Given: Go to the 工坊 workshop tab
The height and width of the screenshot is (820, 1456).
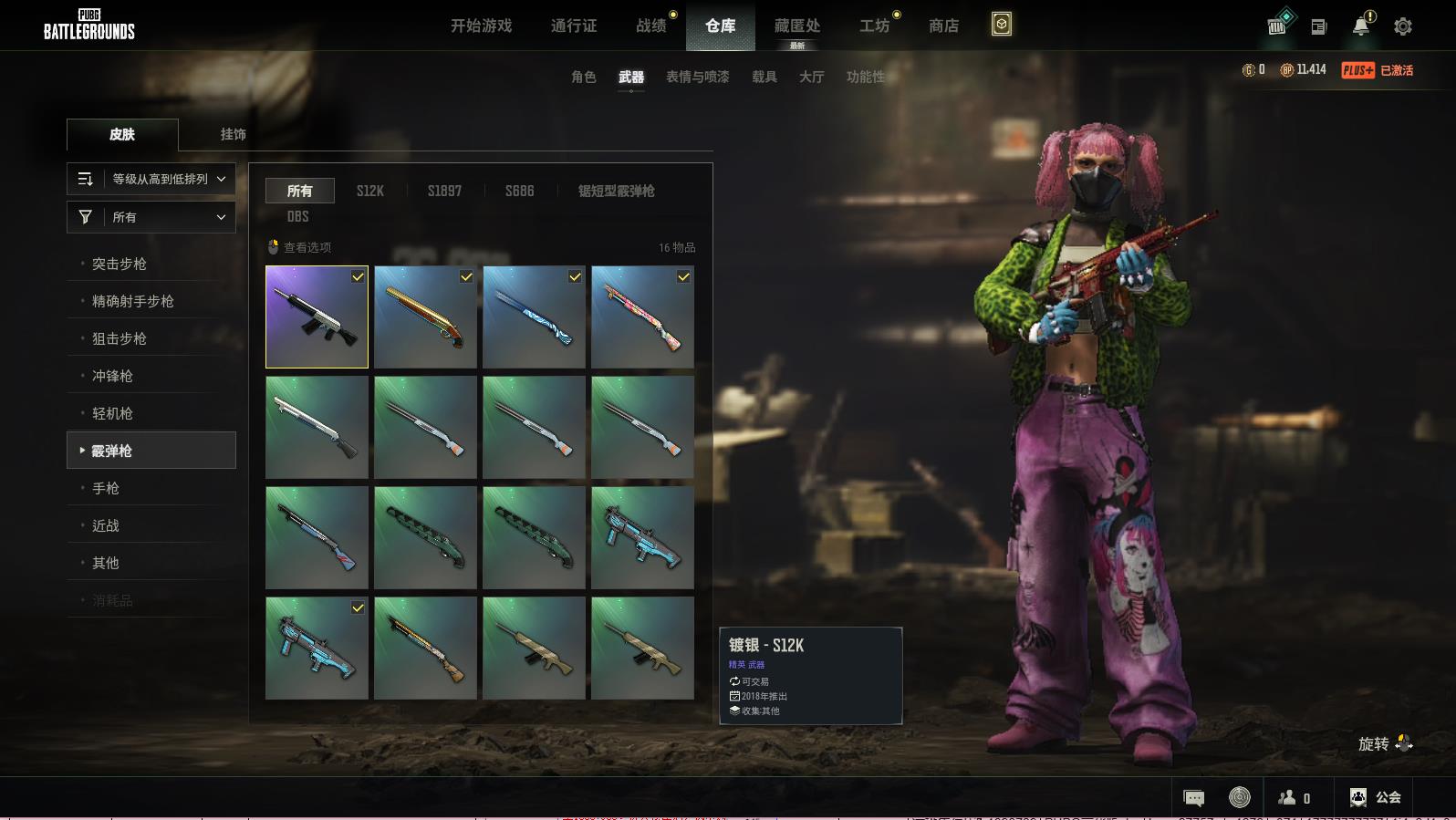Looking at the screenshot, I should [874, 26].
